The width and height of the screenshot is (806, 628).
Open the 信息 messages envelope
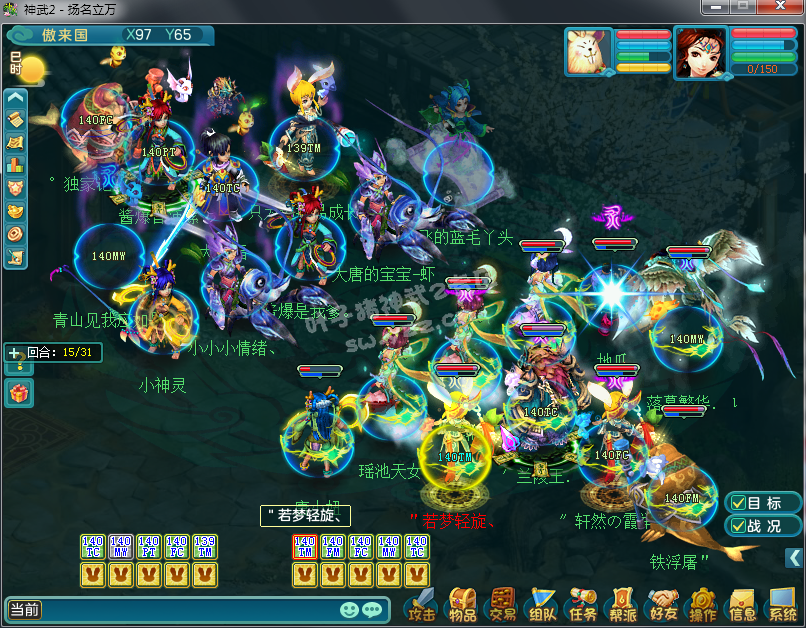click(x=742, y=605)
